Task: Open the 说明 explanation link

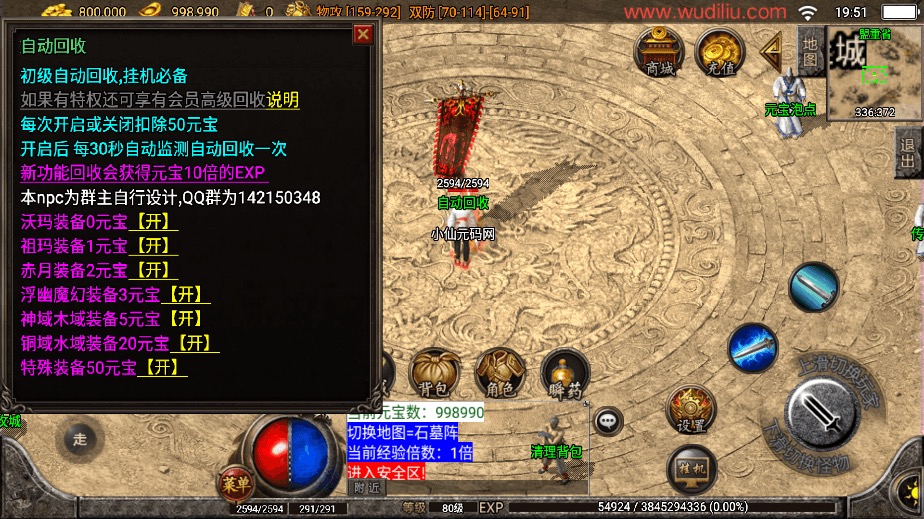Action: tap(283, 100)
